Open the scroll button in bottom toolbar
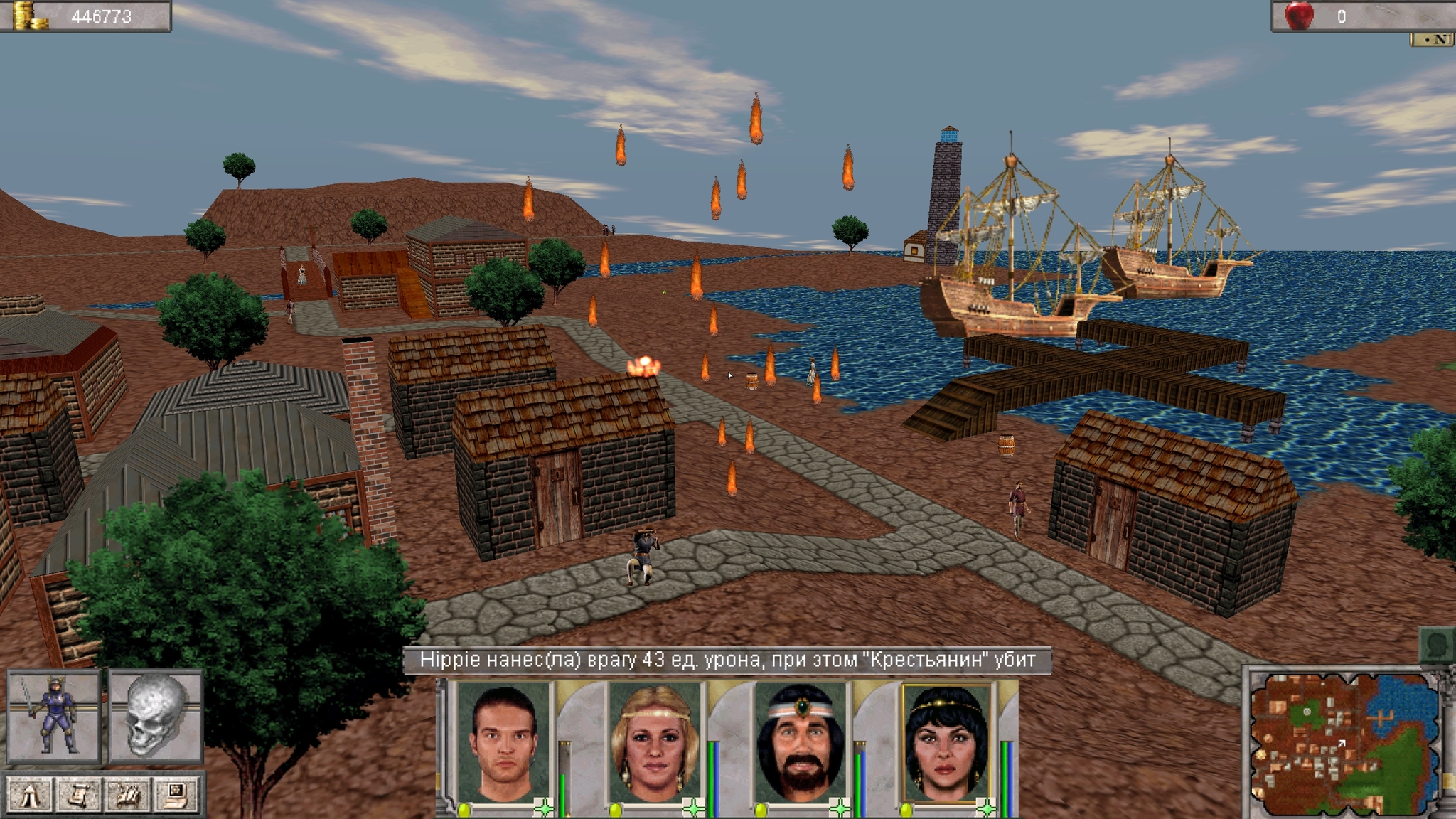 click(78, 795)
